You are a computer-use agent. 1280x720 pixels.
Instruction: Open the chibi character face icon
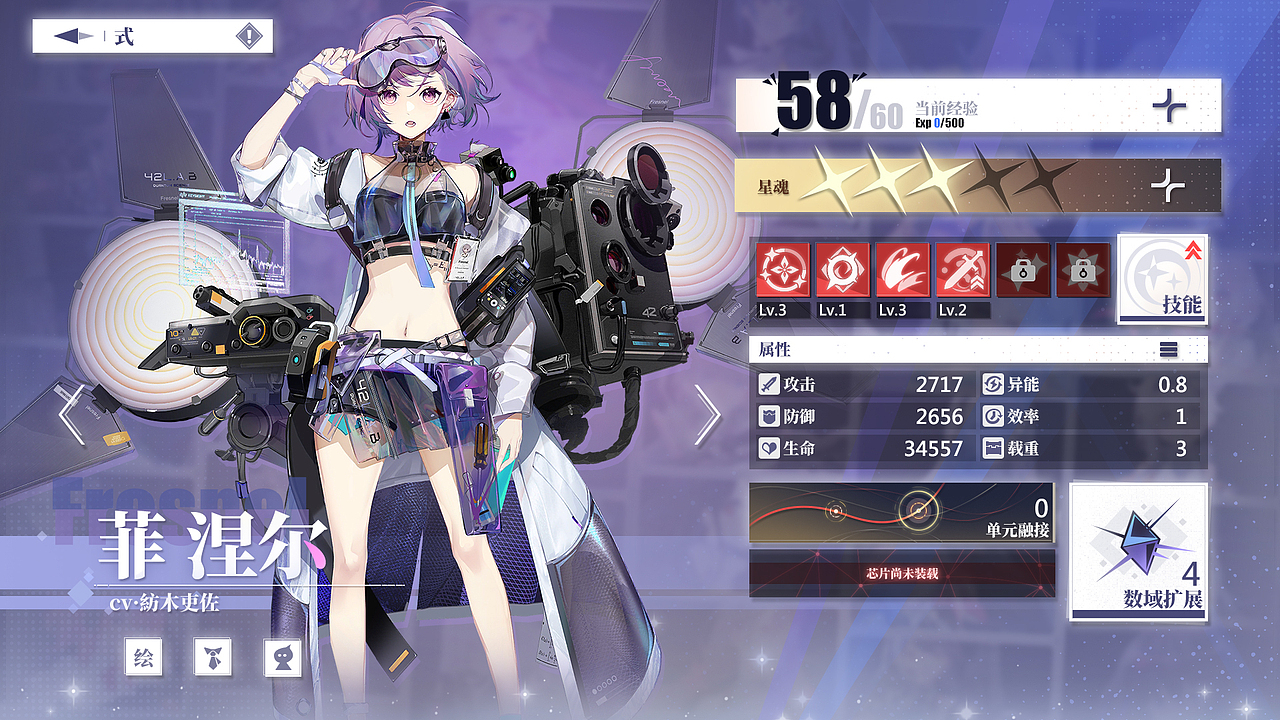pos(282,657)
